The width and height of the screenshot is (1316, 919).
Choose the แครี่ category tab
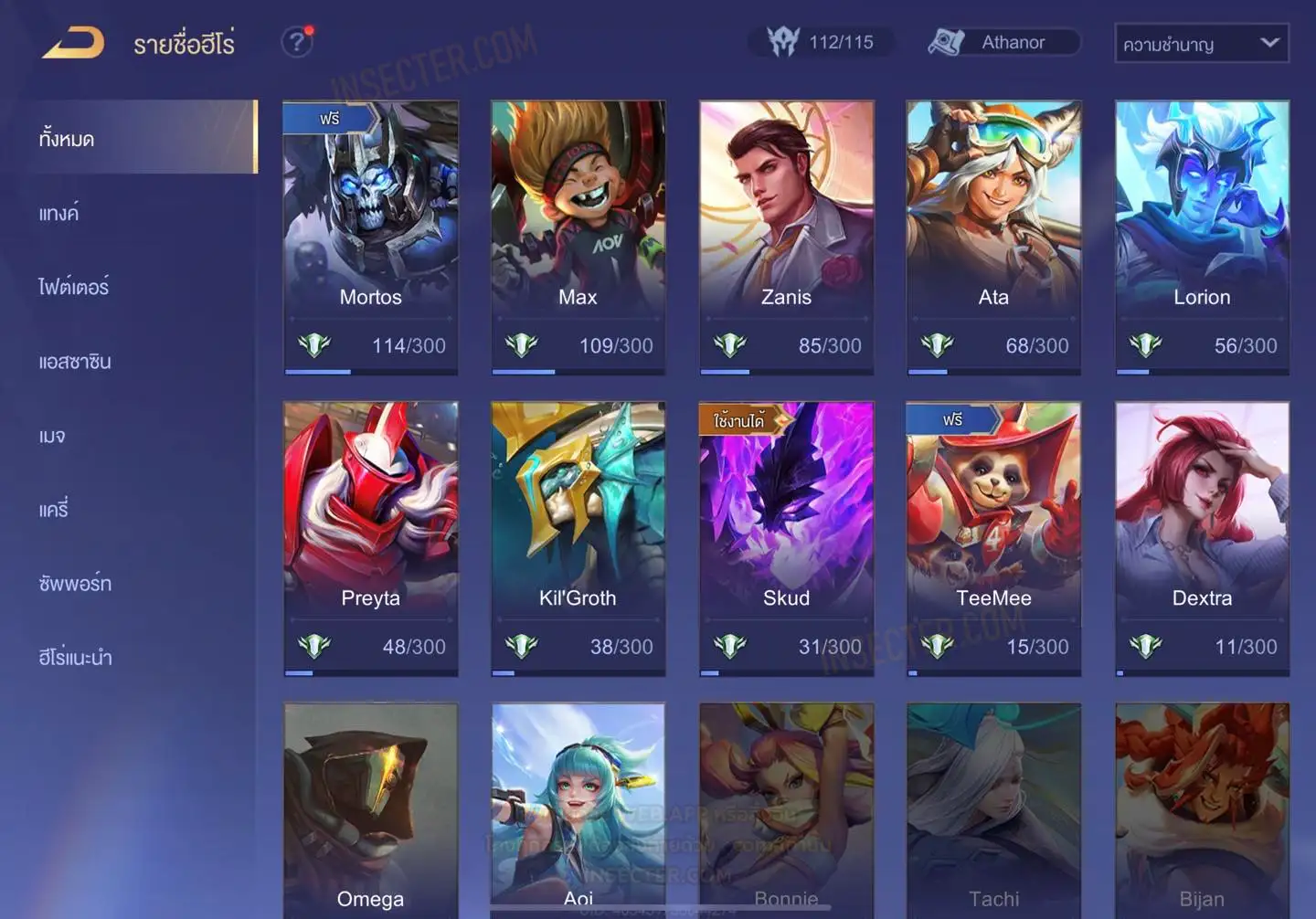point(54,510)
